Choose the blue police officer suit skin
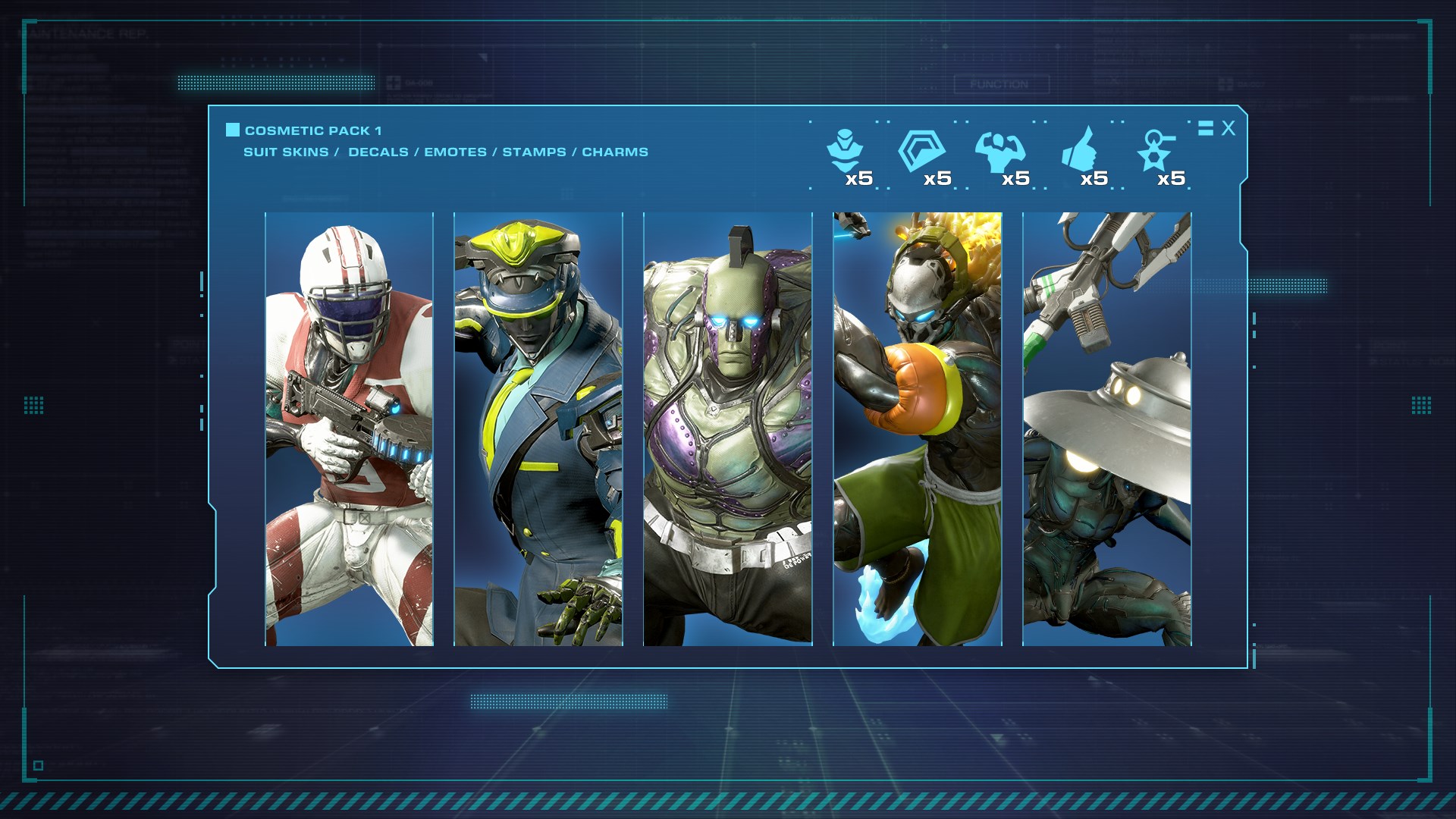1456x819 pixels. (x=538, y=429)
